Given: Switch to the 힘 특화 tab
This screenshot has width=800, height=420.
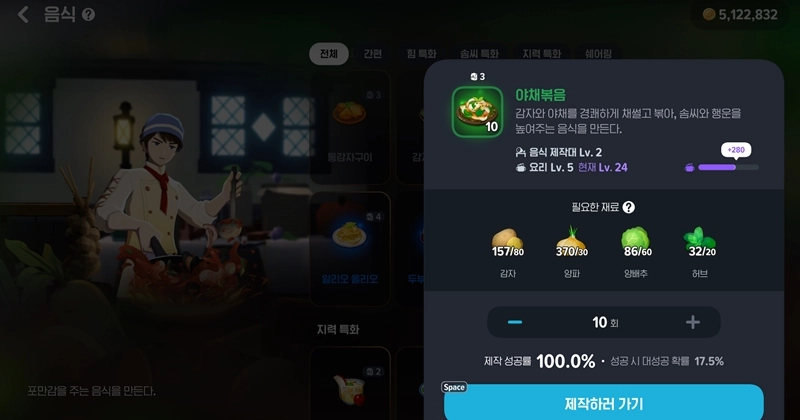Looking at the screenshot, I should point(423,54).
